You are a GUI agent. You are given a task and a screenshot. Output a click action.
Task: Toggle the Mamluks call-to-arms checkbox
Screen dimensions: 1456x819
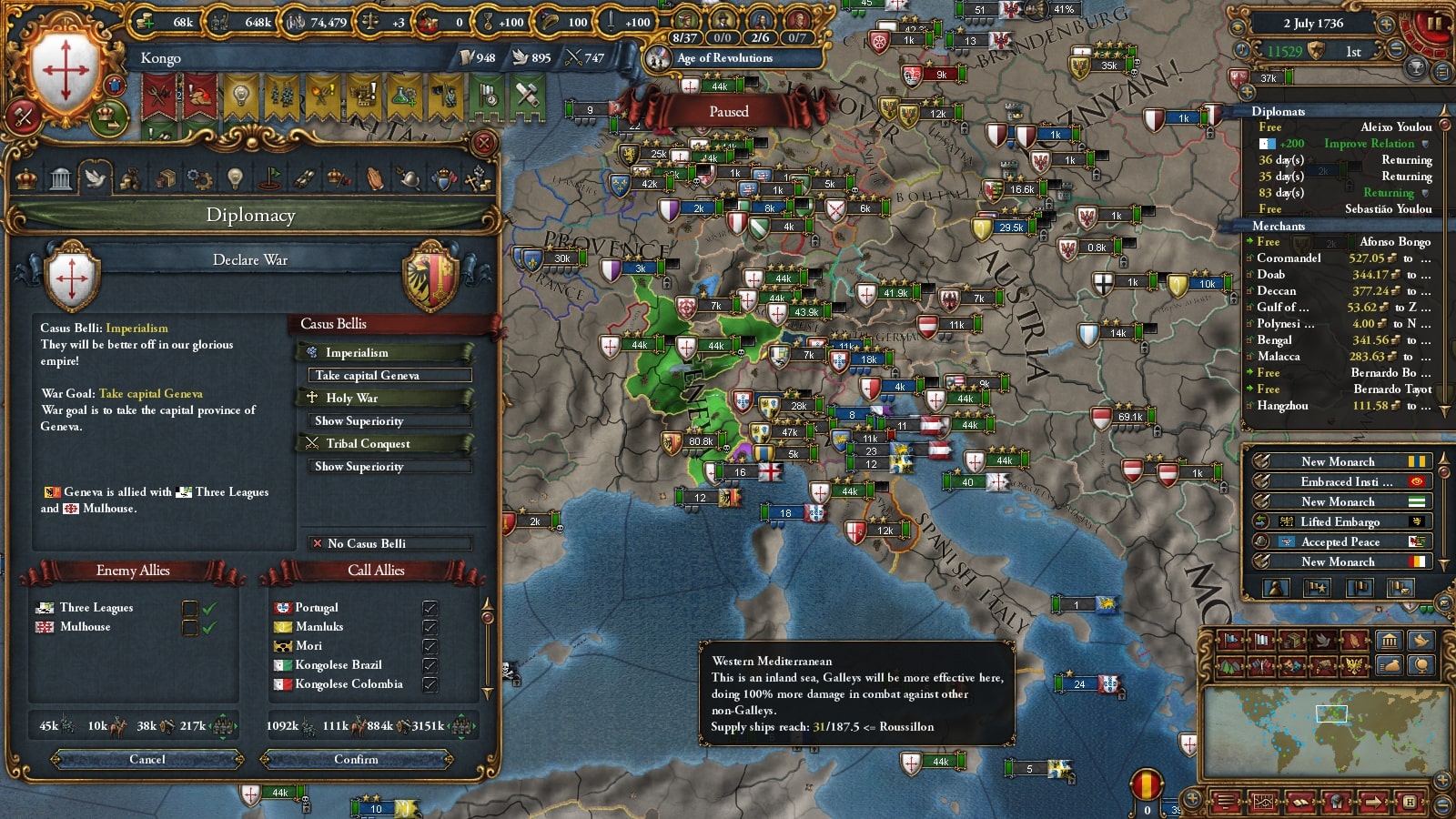point(430,626)
